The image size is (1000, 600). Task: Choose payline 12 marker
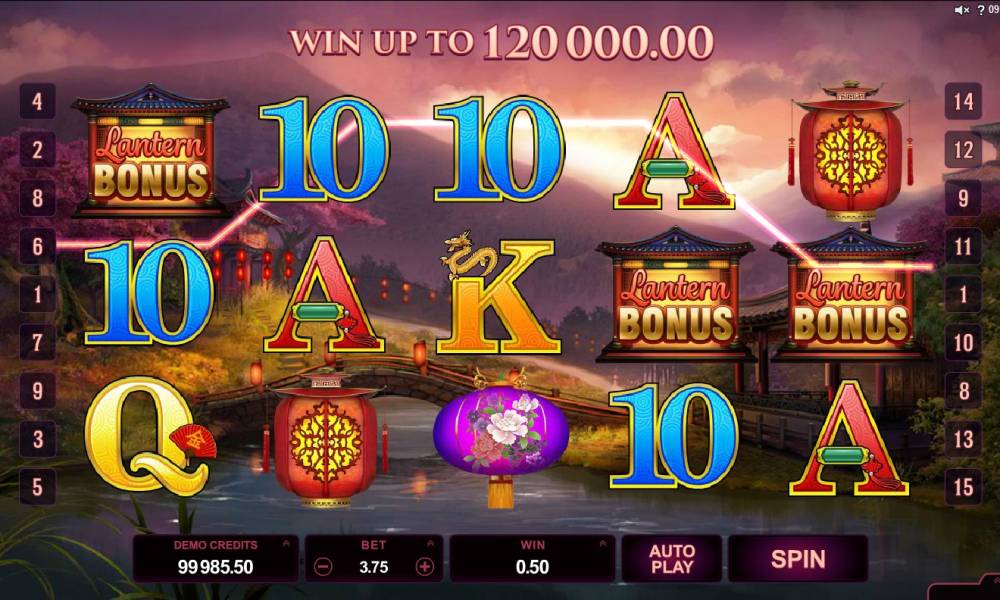(x=964, y=150)
